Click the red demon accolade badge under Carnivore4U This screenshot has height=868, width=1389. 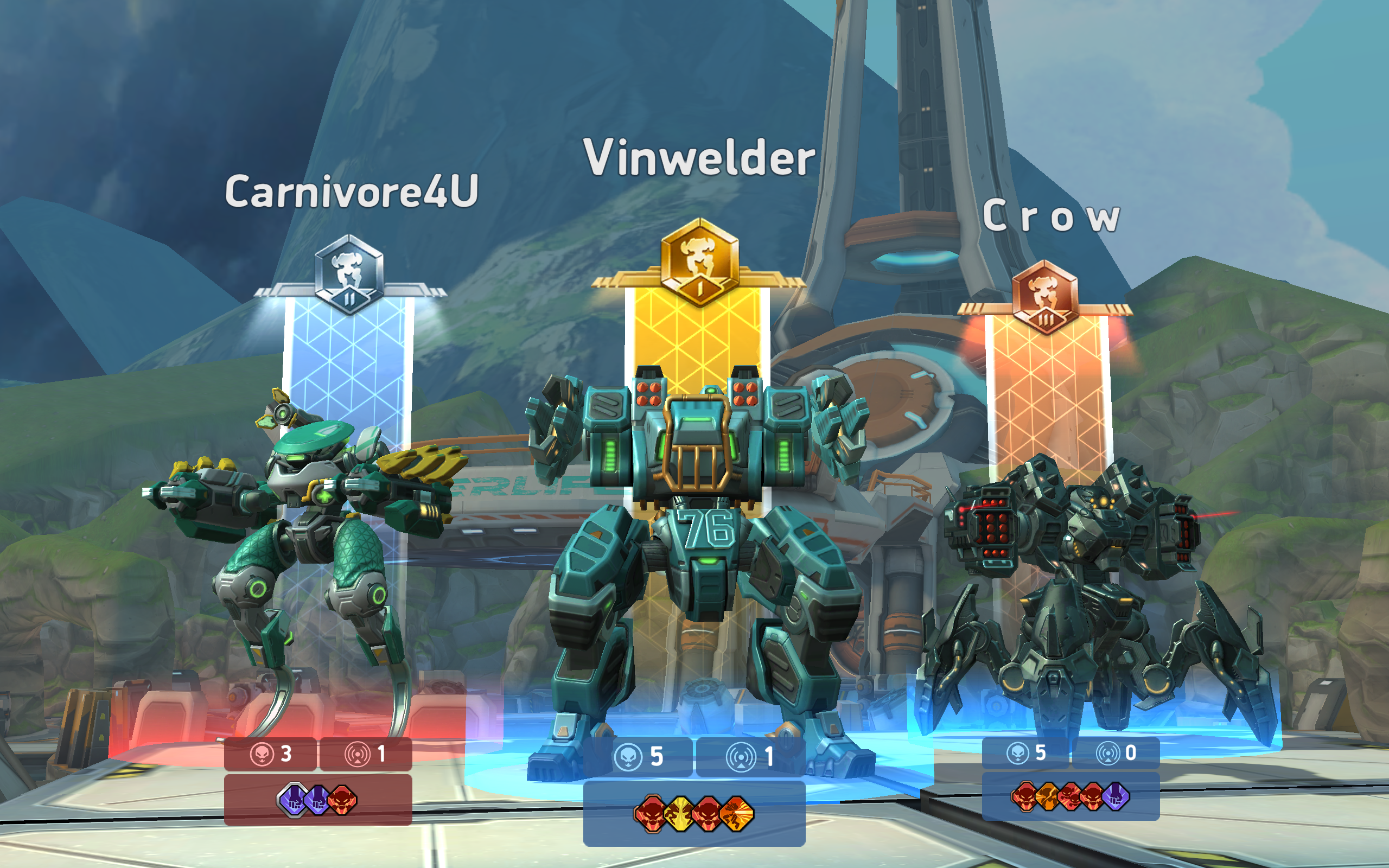[341, 800]
